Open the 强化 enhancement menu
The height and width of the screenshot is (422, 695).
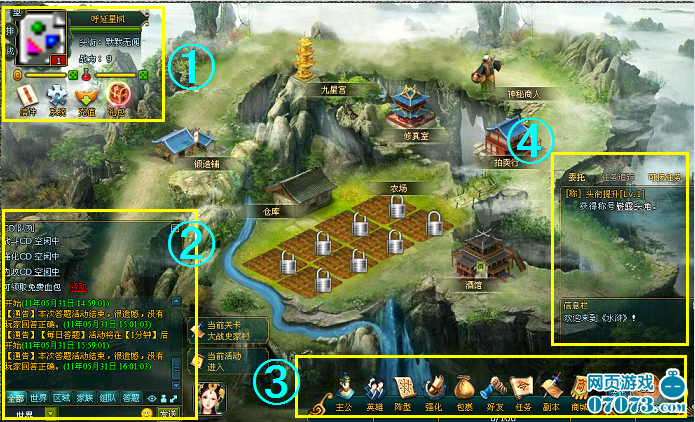point(435,390)
